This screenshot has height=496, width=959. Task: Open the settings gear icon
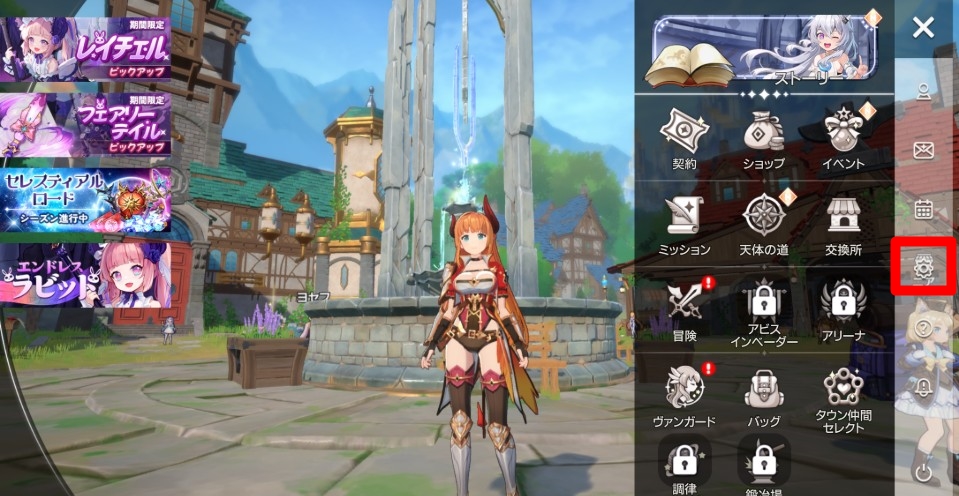923,266
